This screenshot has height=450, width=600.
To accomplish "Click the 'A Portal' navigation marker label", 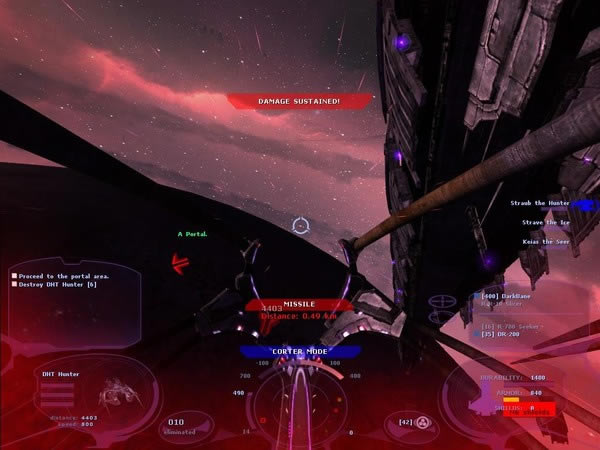I will pyautogui.click(x=192, y=234).
